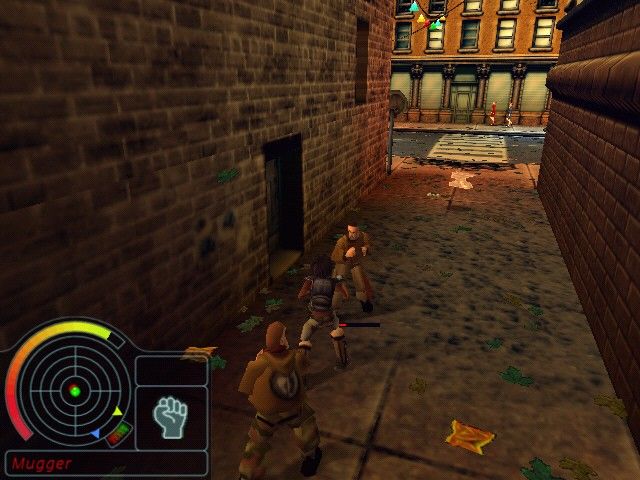
Task: Click the yellow triangle marker on the radar
Action: 117,411
